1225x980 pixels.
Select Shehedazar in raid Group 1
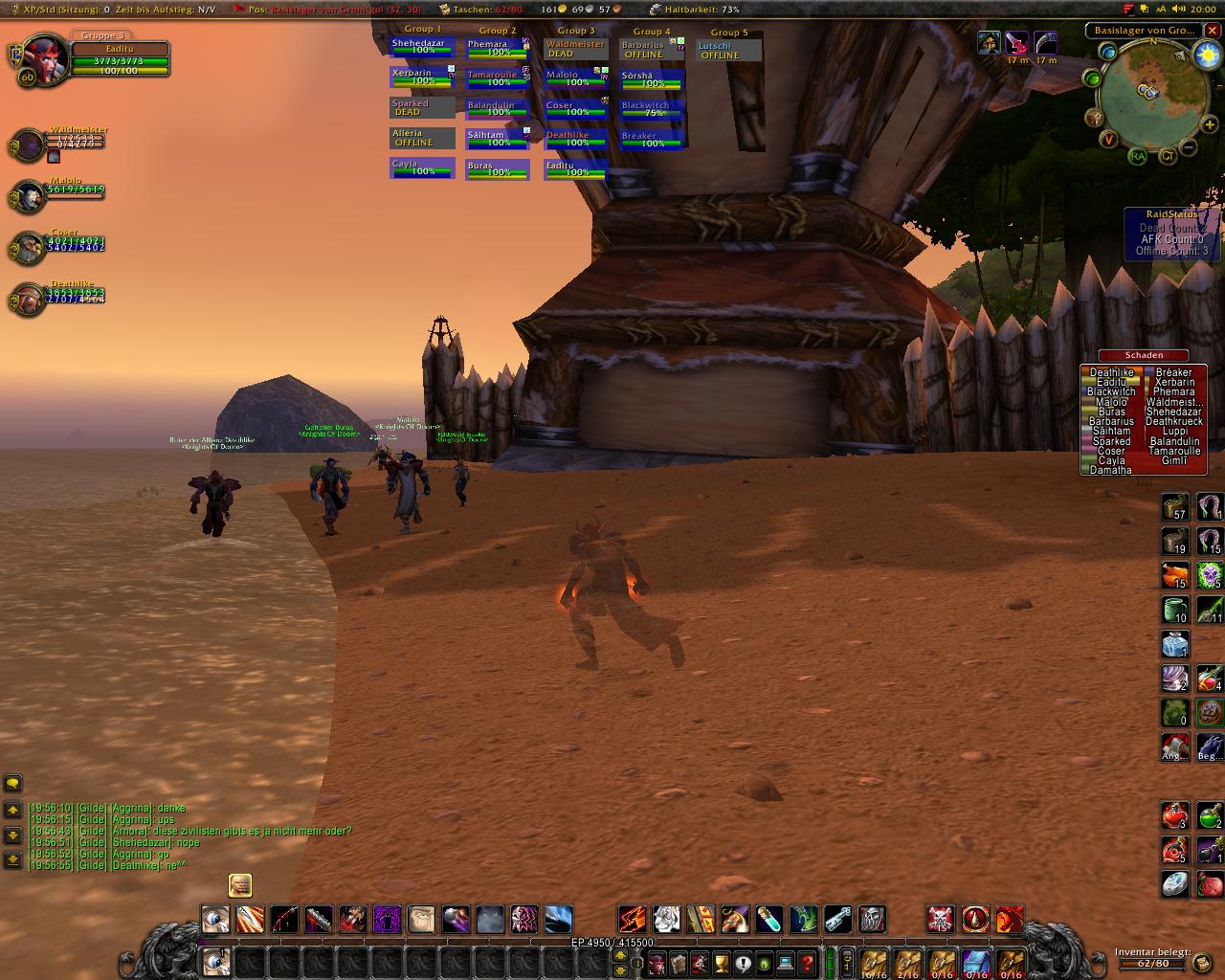coord(422,47)
